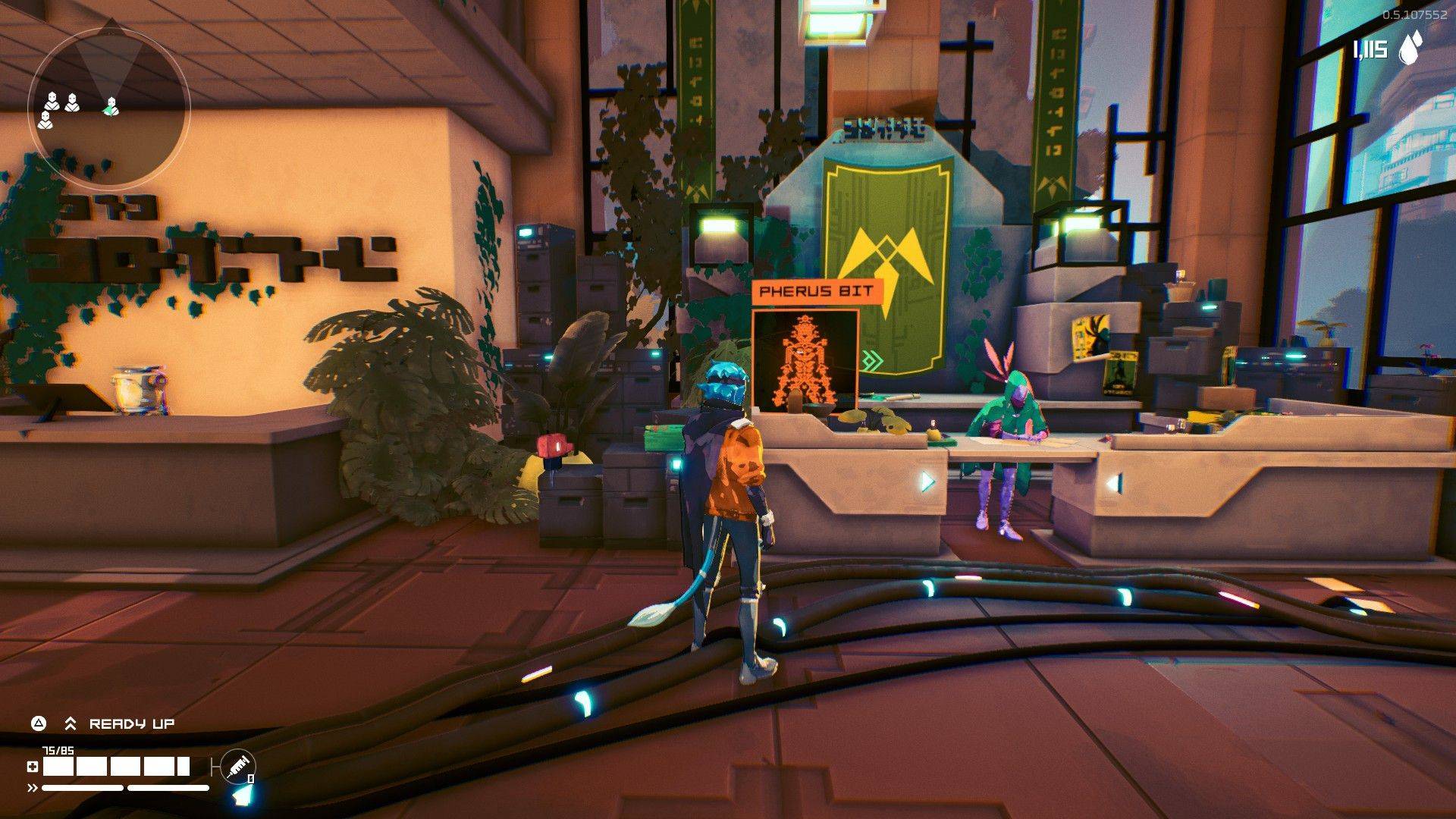Use the syringe healing item icon
The height and width of the screenshot is (819, 1456).
[238, 767]
